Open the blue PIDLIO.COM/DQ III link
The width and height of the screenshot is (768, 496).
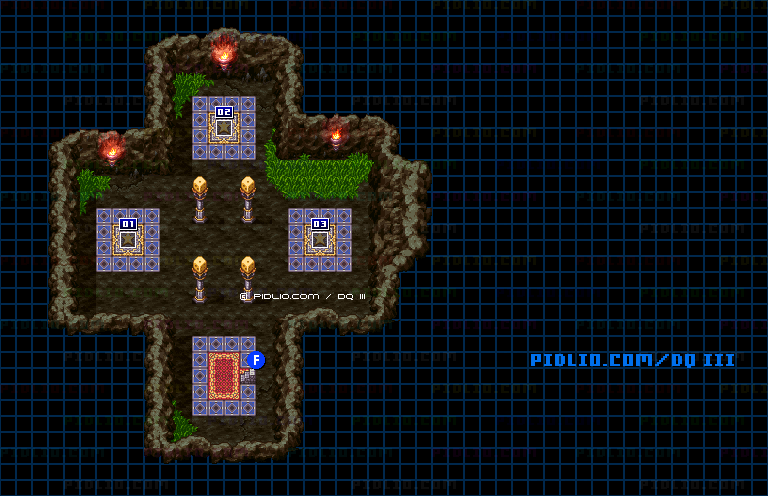pyautogui.click(x=632, y=360)
